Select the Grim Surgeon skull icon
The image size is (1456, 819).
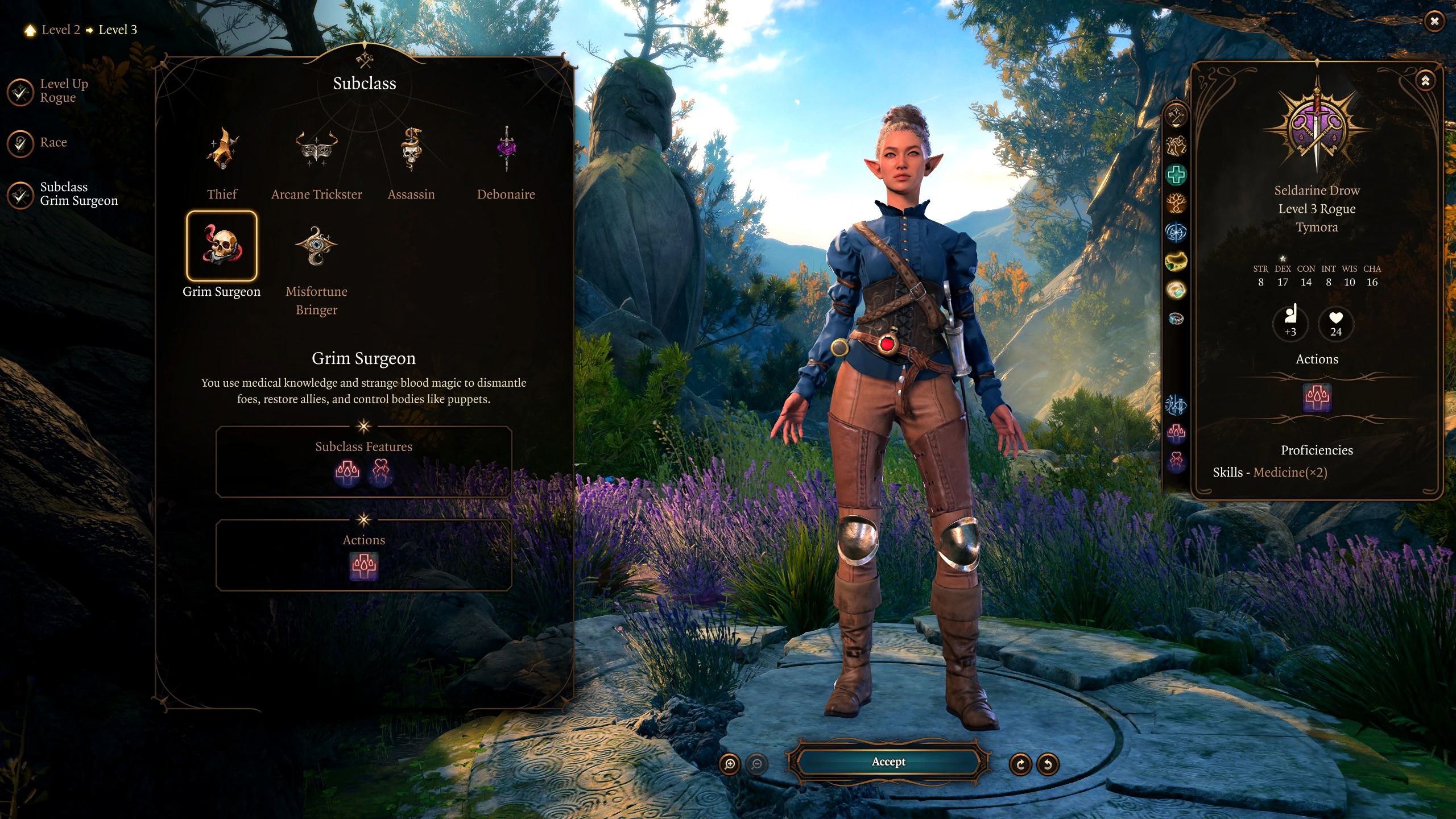[222, 246]
